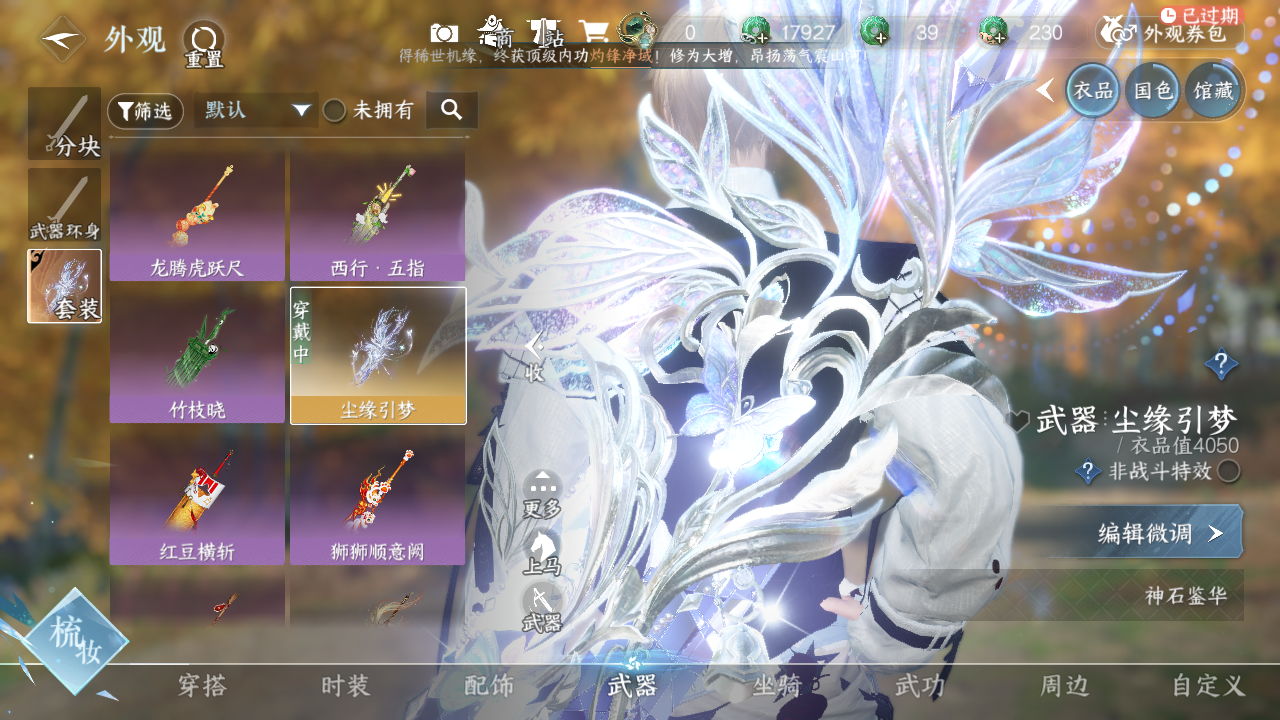Viewport: 1280px width, 720px height.
Task: Open the 馆藏 collection button
Action: [1213, 91]
